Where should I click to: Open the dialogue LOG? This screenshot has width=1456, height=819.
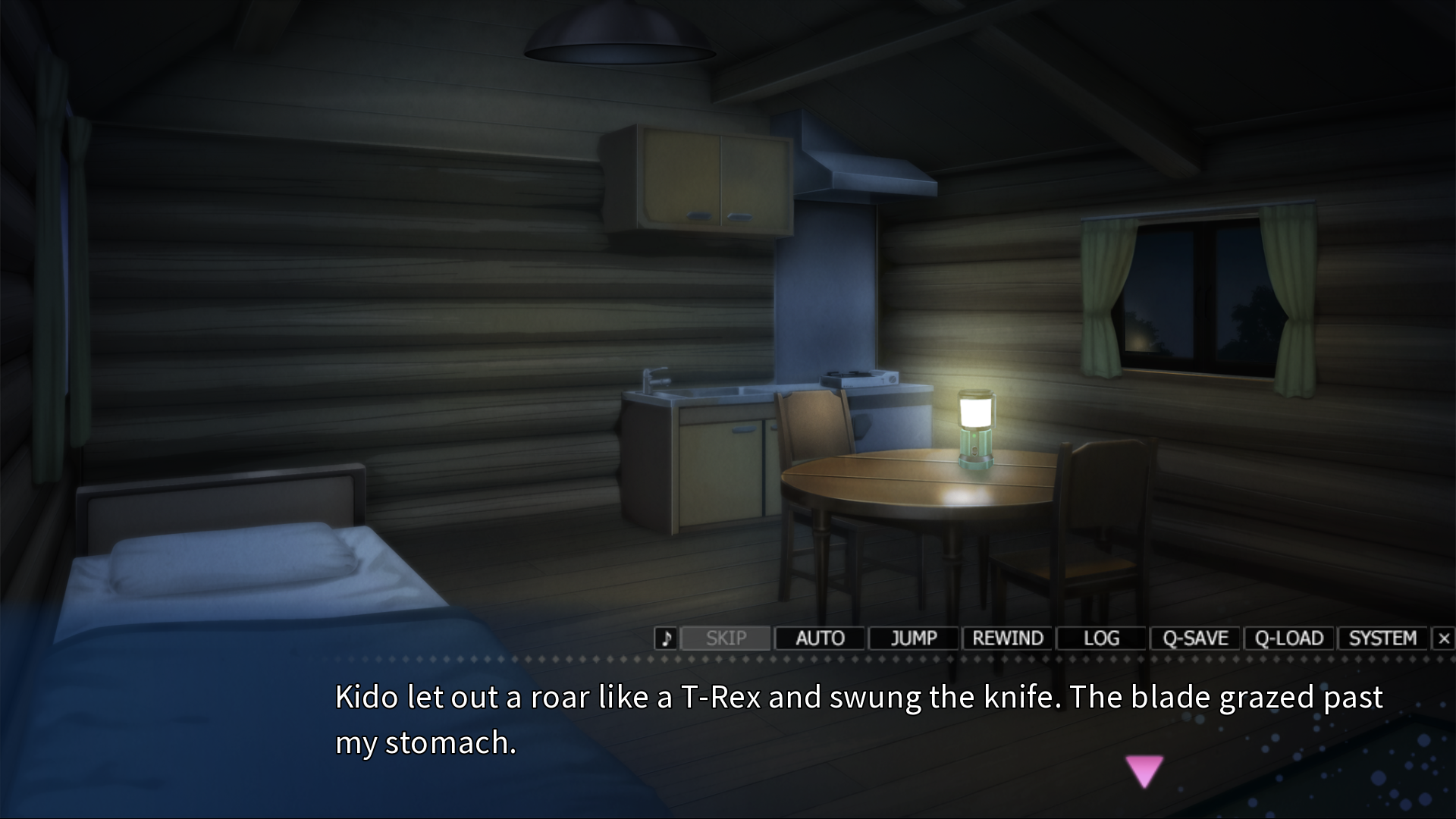point(1101,639)
